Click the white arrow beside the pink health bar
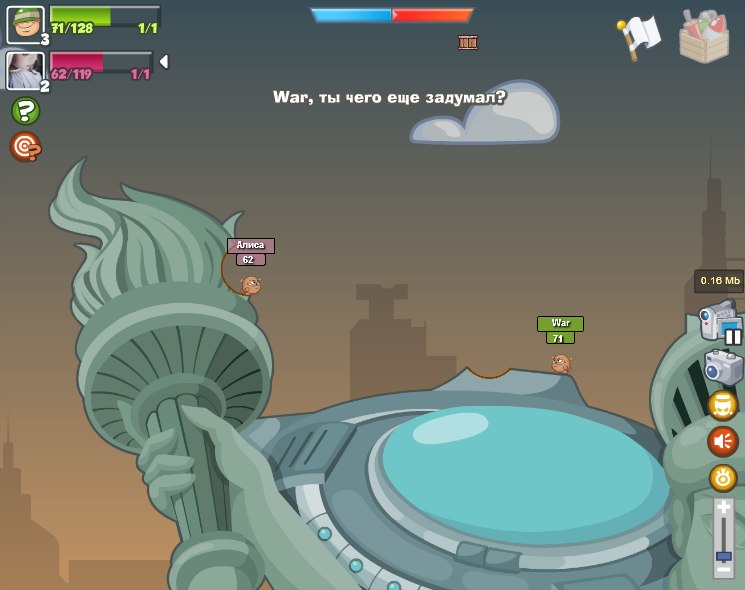The image size is (745, 590). 163,62
